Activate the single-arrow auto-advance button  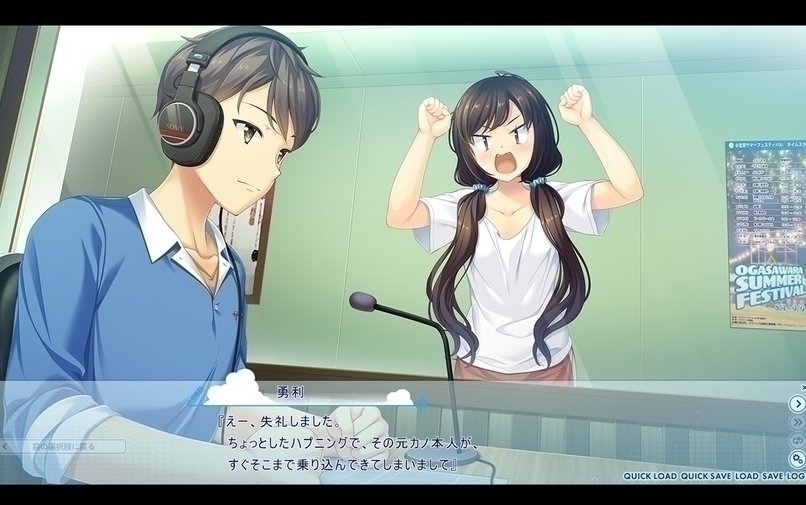pyautogui.click(x=797, y=404)
